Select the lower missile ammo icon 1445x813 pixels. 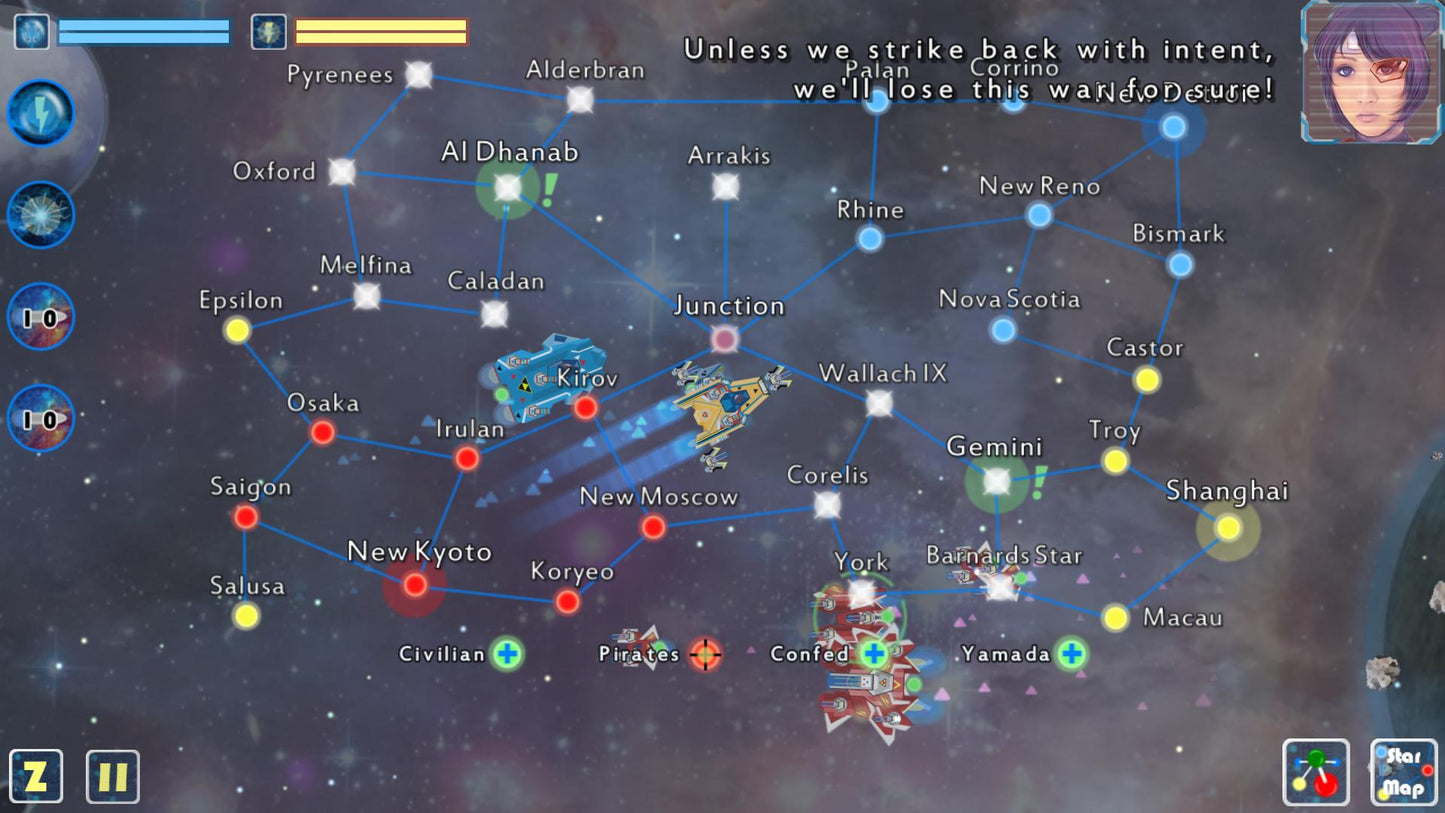pos(40,419)
